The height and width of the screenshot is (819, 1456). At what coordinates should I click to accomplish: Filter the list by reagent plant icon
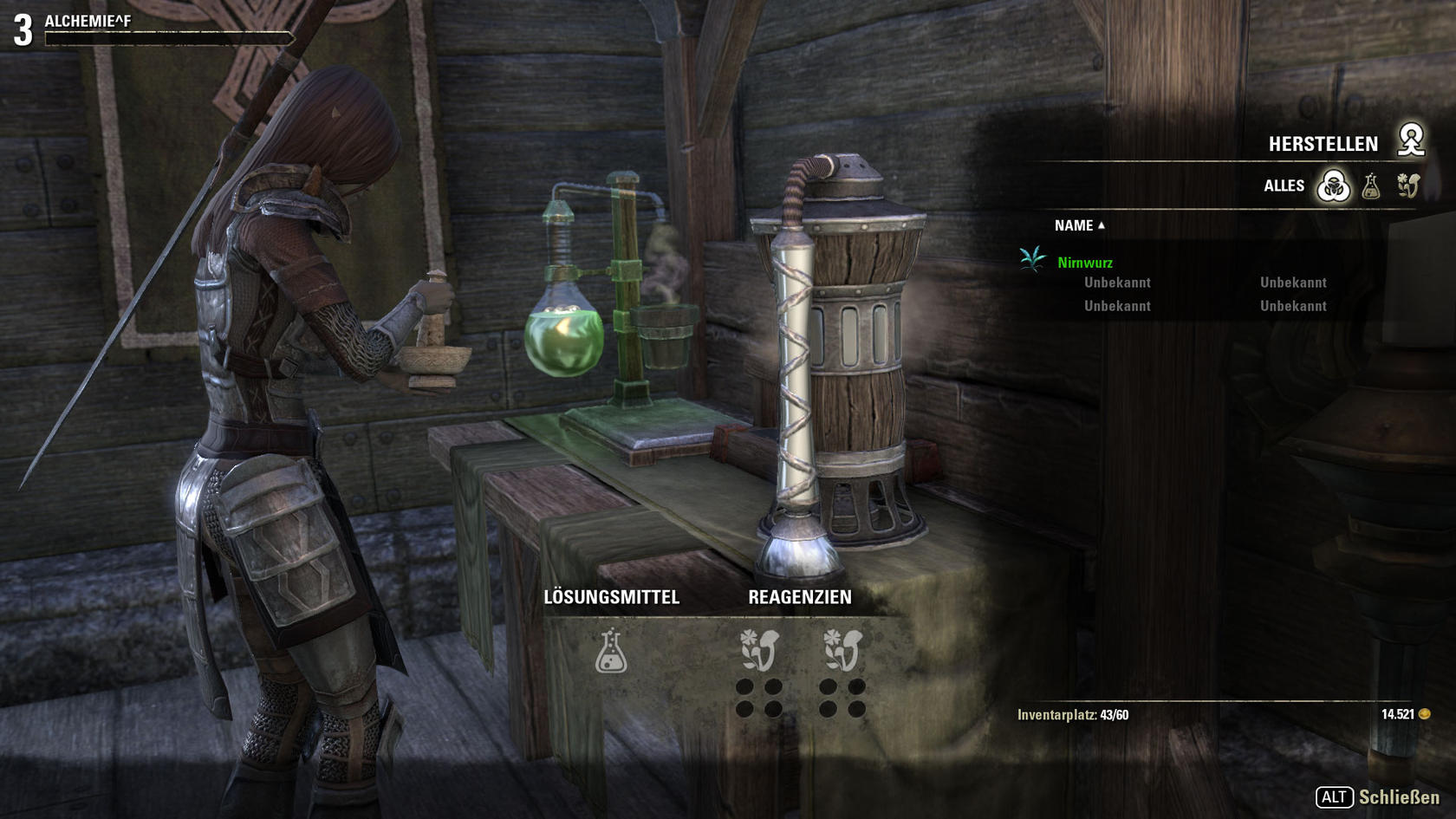pyautogui.click(x=1408, y=185)
